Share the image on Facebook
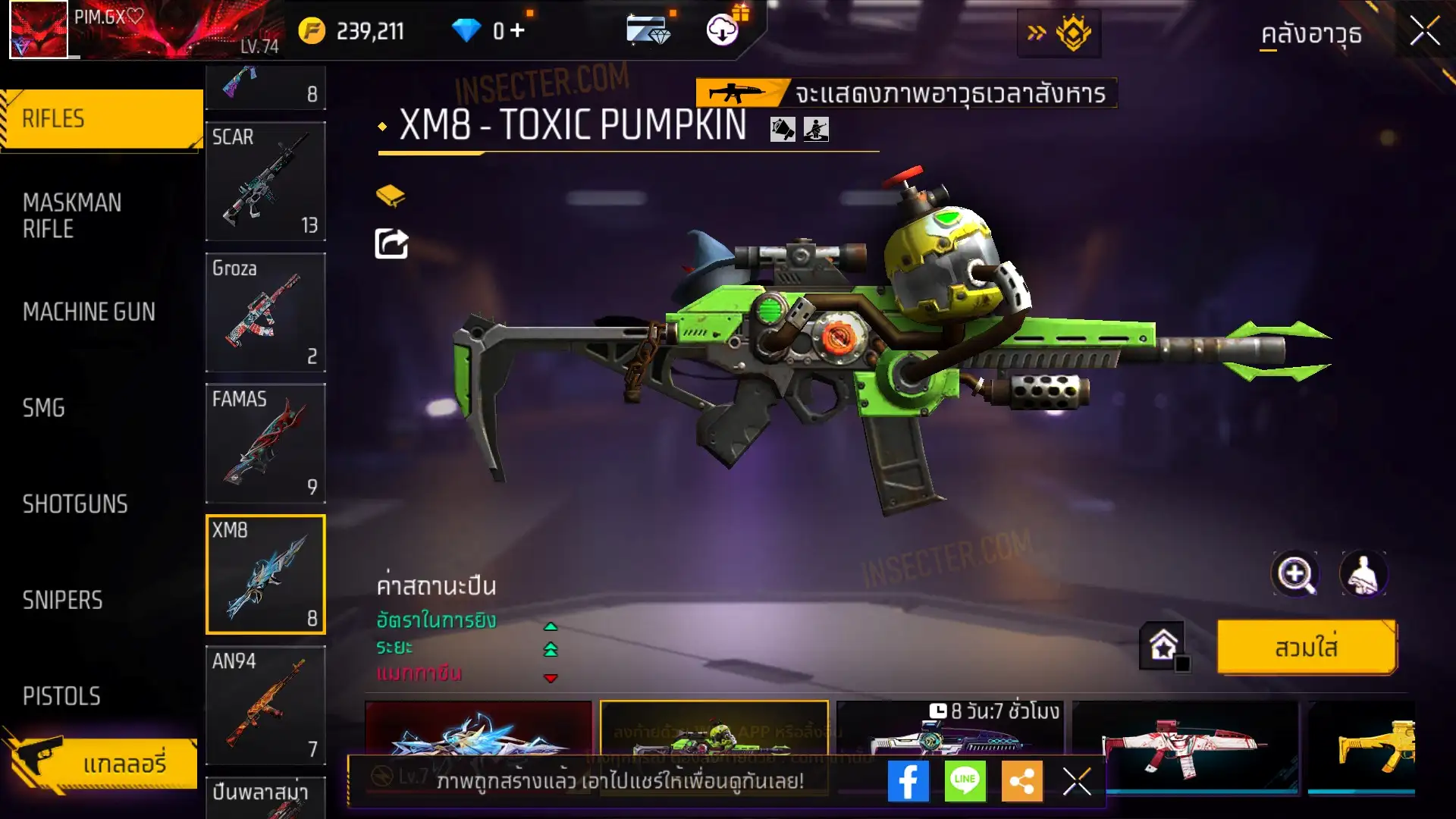 [x=908, y=781]
